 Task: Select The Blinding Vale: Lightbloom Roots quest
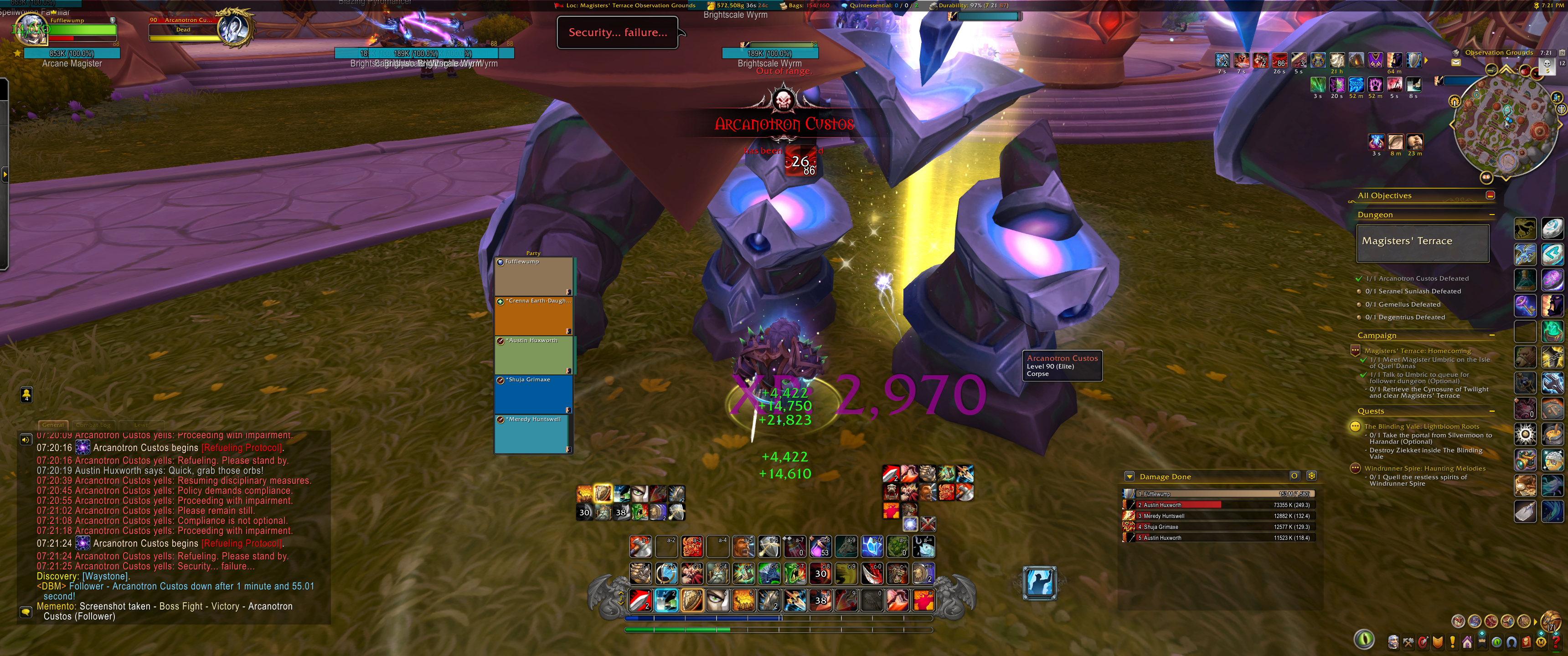click(x=1421, y=426)
